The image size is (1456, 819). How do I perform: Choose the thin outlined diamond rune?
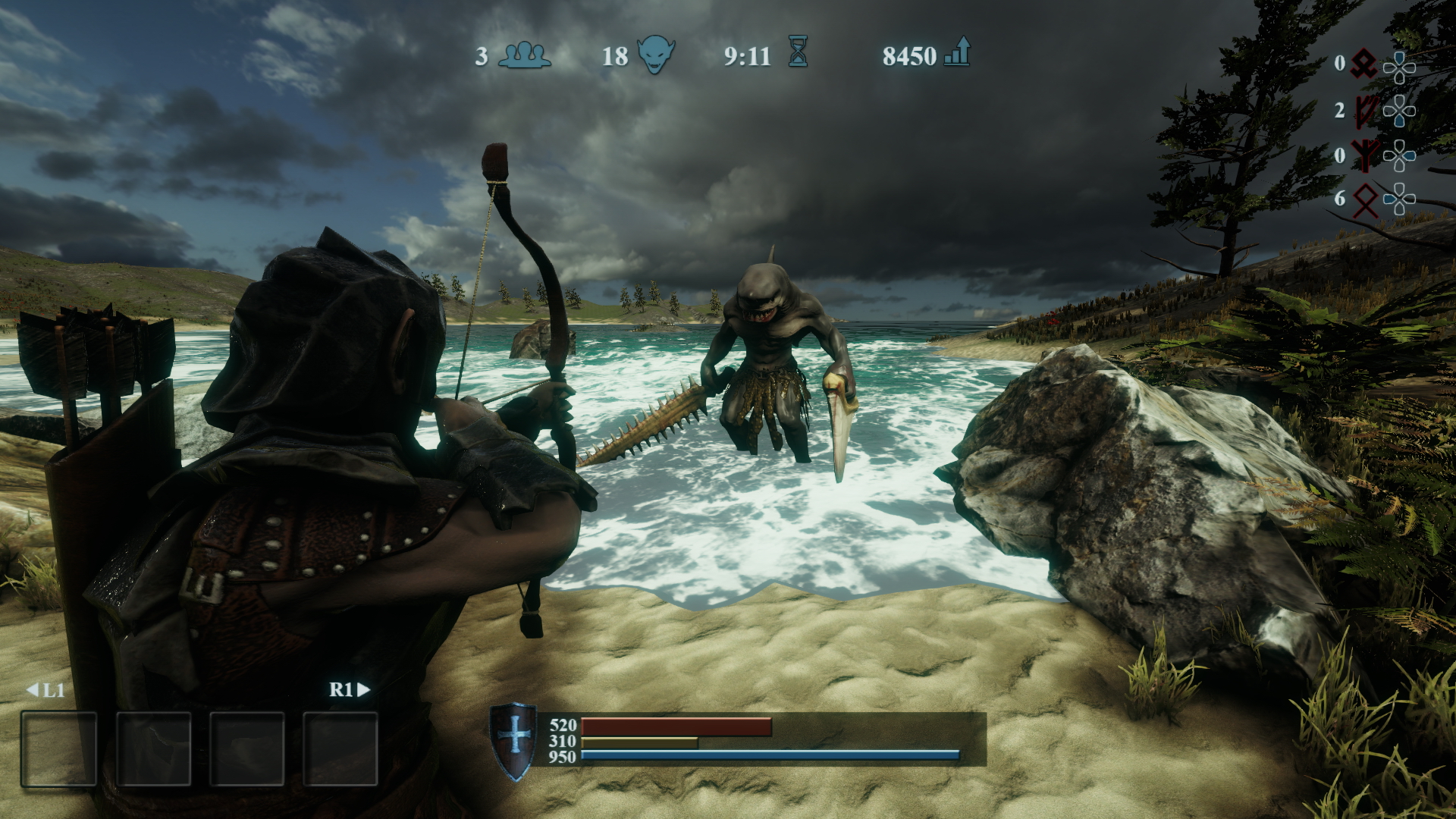pos(1364,200)
